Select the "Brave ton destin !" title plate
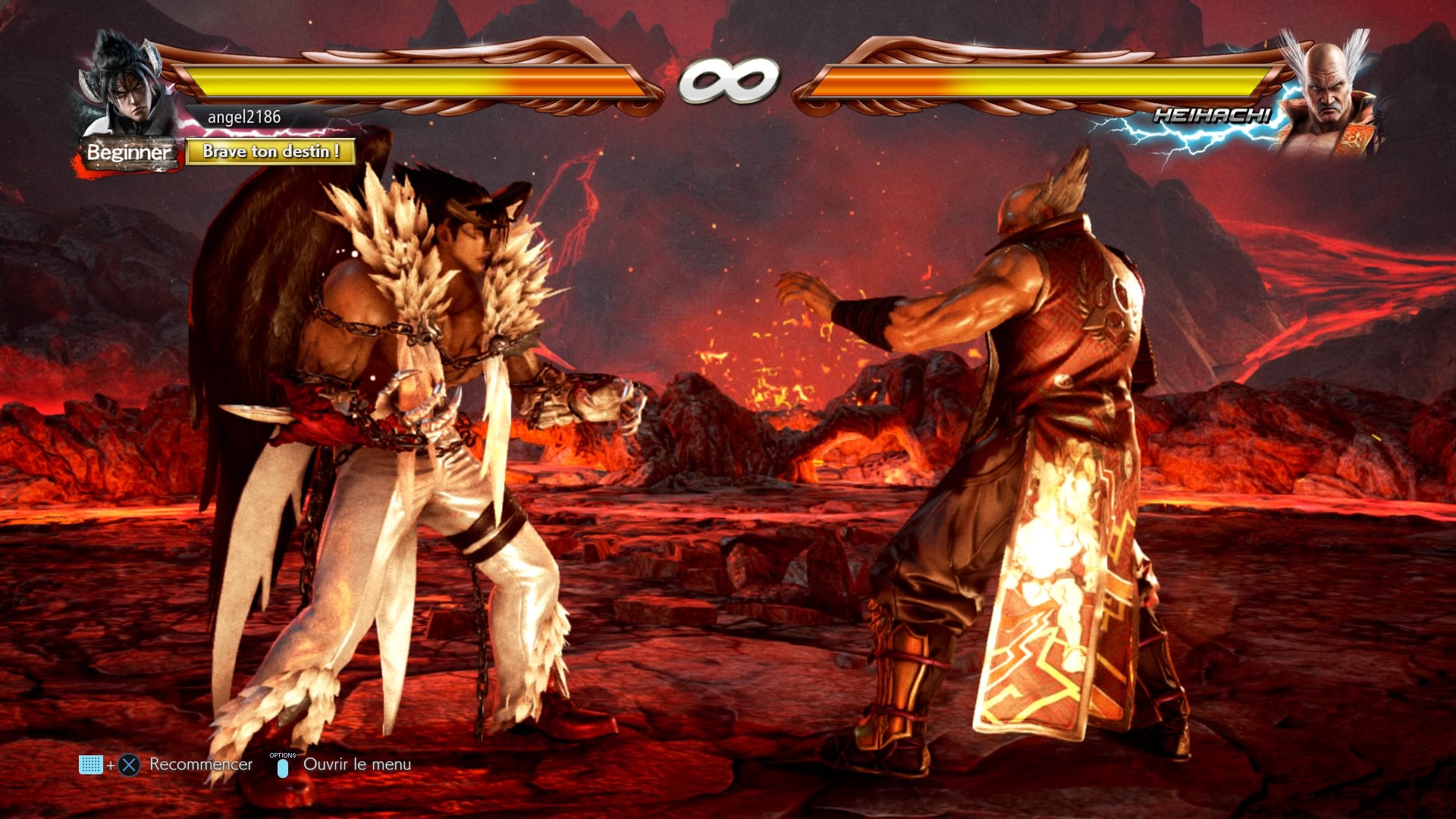Viewport: 1456px width, 819px height. point(271,152)
